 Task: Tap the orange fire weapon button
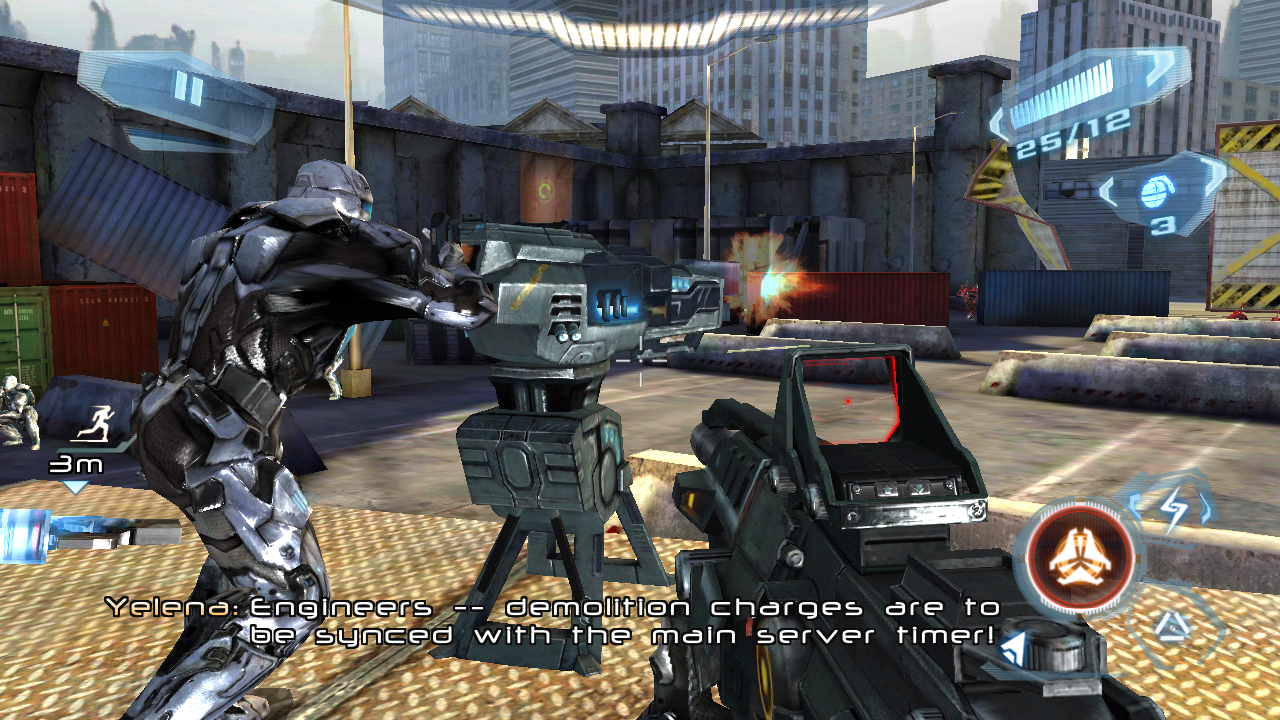(x=1081, y=556)
